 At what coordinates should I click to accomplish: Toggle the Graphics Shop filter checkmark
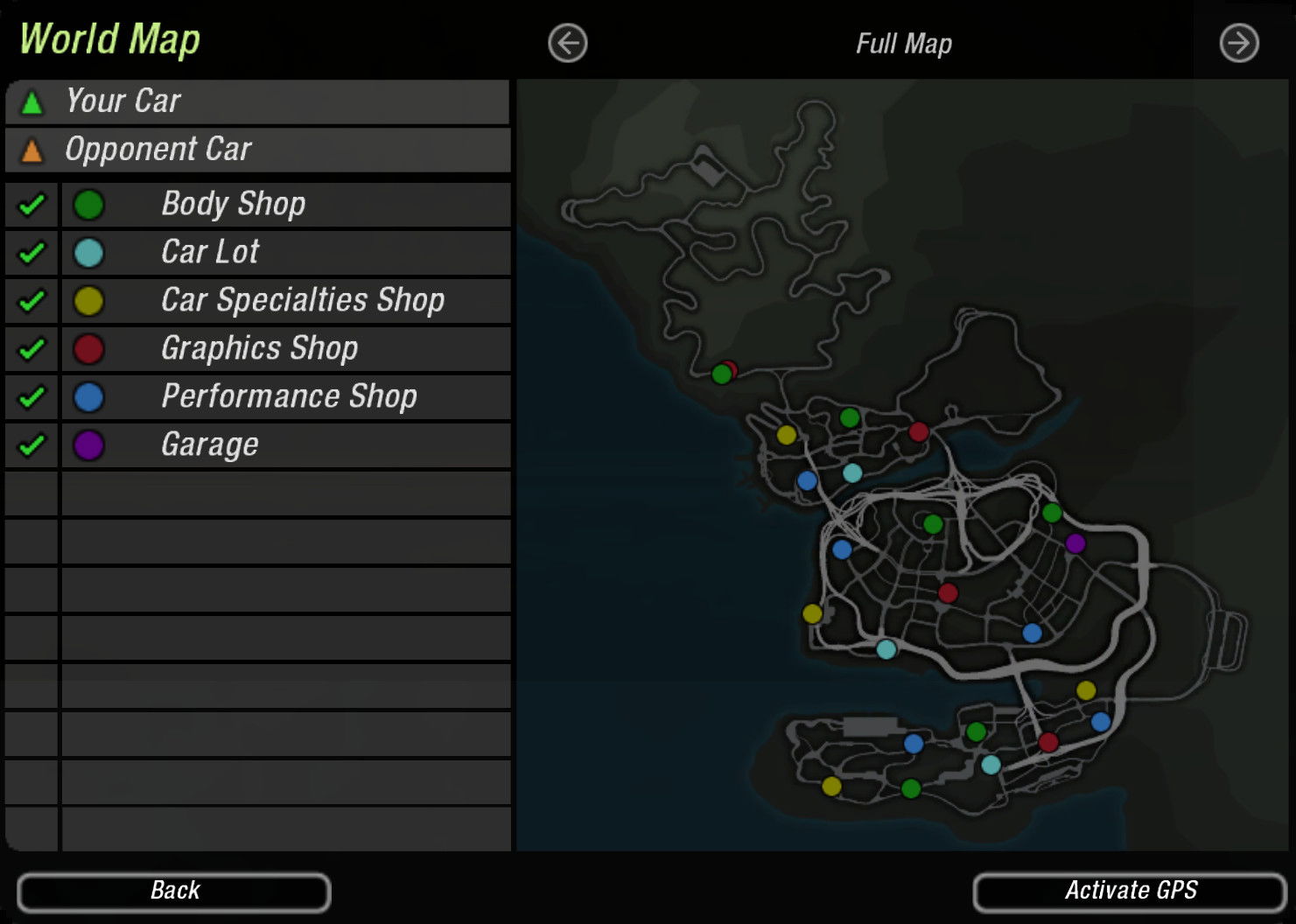(x=32, y=349)
